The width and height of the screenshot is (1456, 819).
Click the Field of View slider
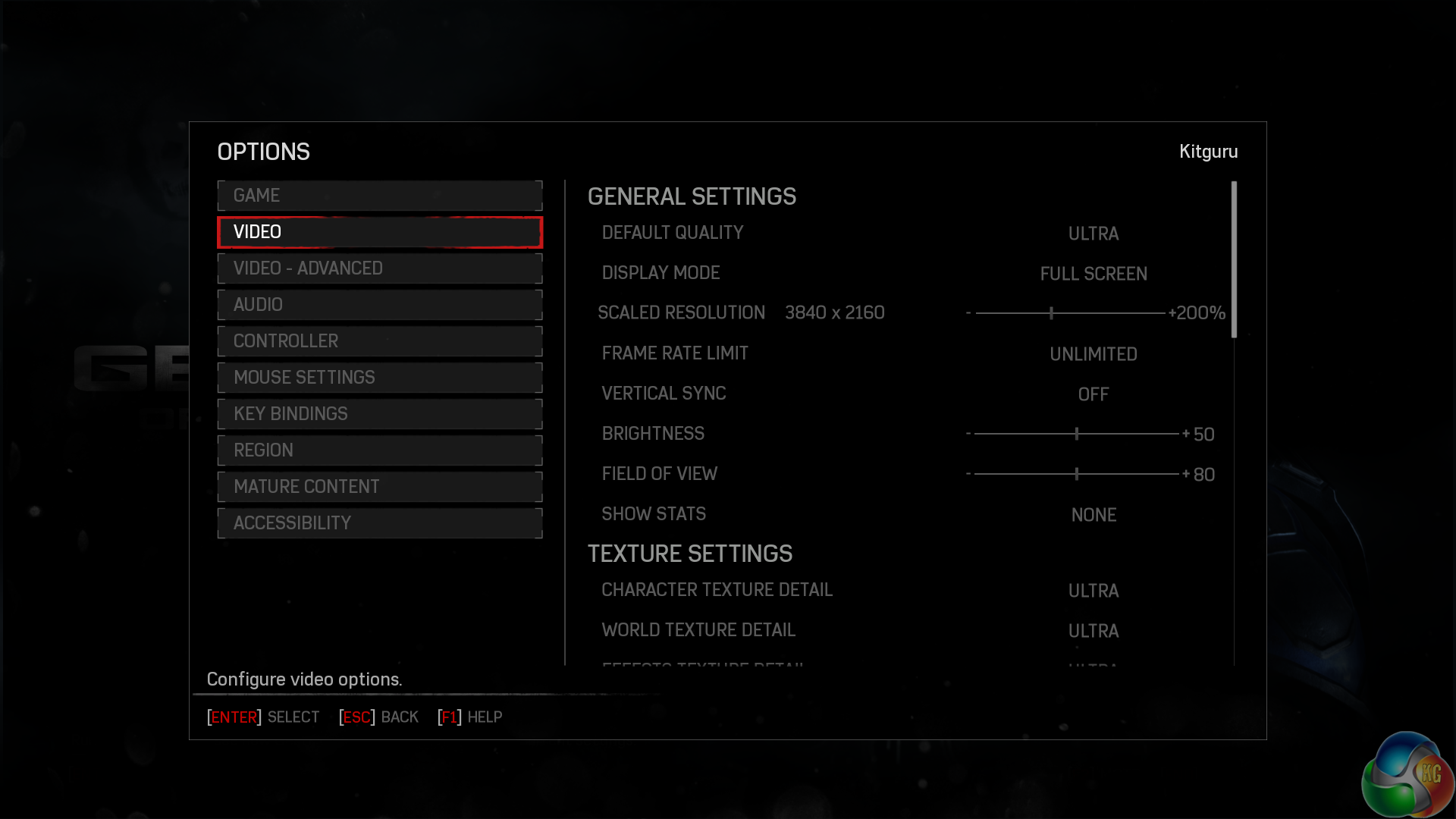click(1075, 474)
